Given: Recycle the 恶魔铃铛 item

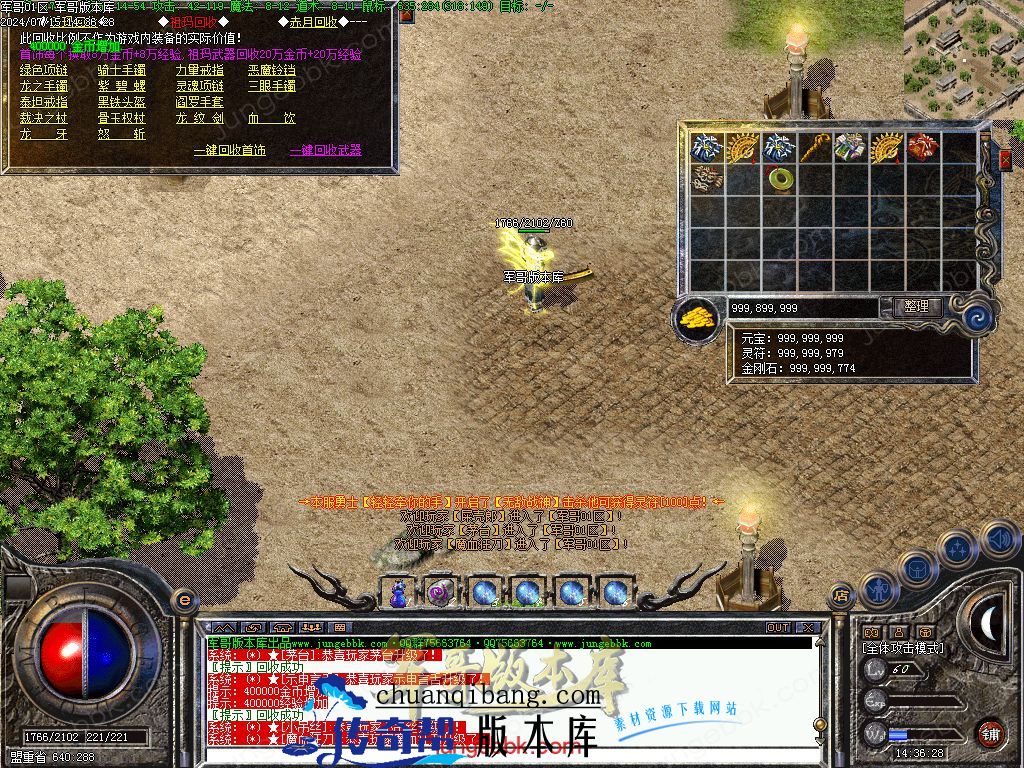Looking at the screenshot, I should (272, 70).
